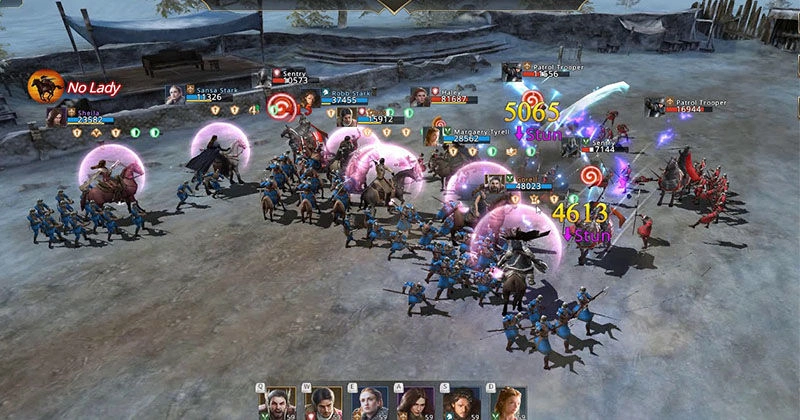Trigger the curly dark-haired man hero portrait
This screenshot has height=420, width=800.
463,403
